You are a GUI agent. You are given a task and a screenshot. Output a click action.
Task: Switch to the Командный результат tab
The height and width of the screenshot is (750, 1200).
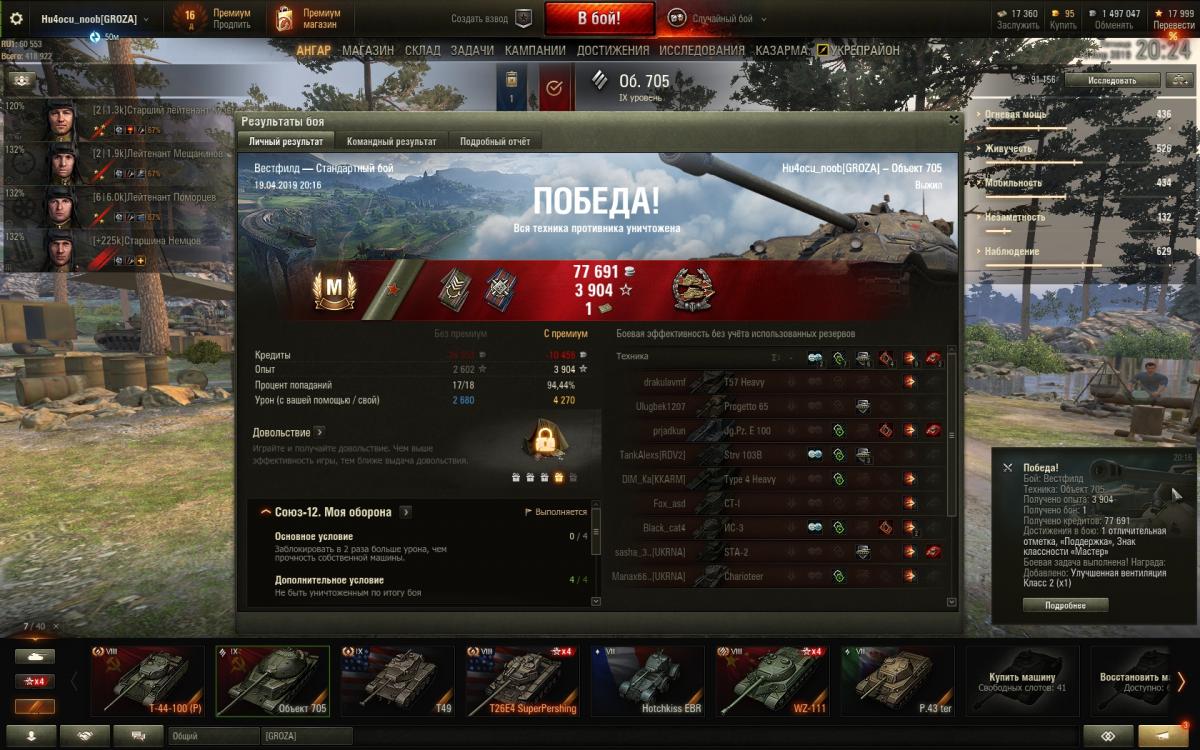click(391, 142)
